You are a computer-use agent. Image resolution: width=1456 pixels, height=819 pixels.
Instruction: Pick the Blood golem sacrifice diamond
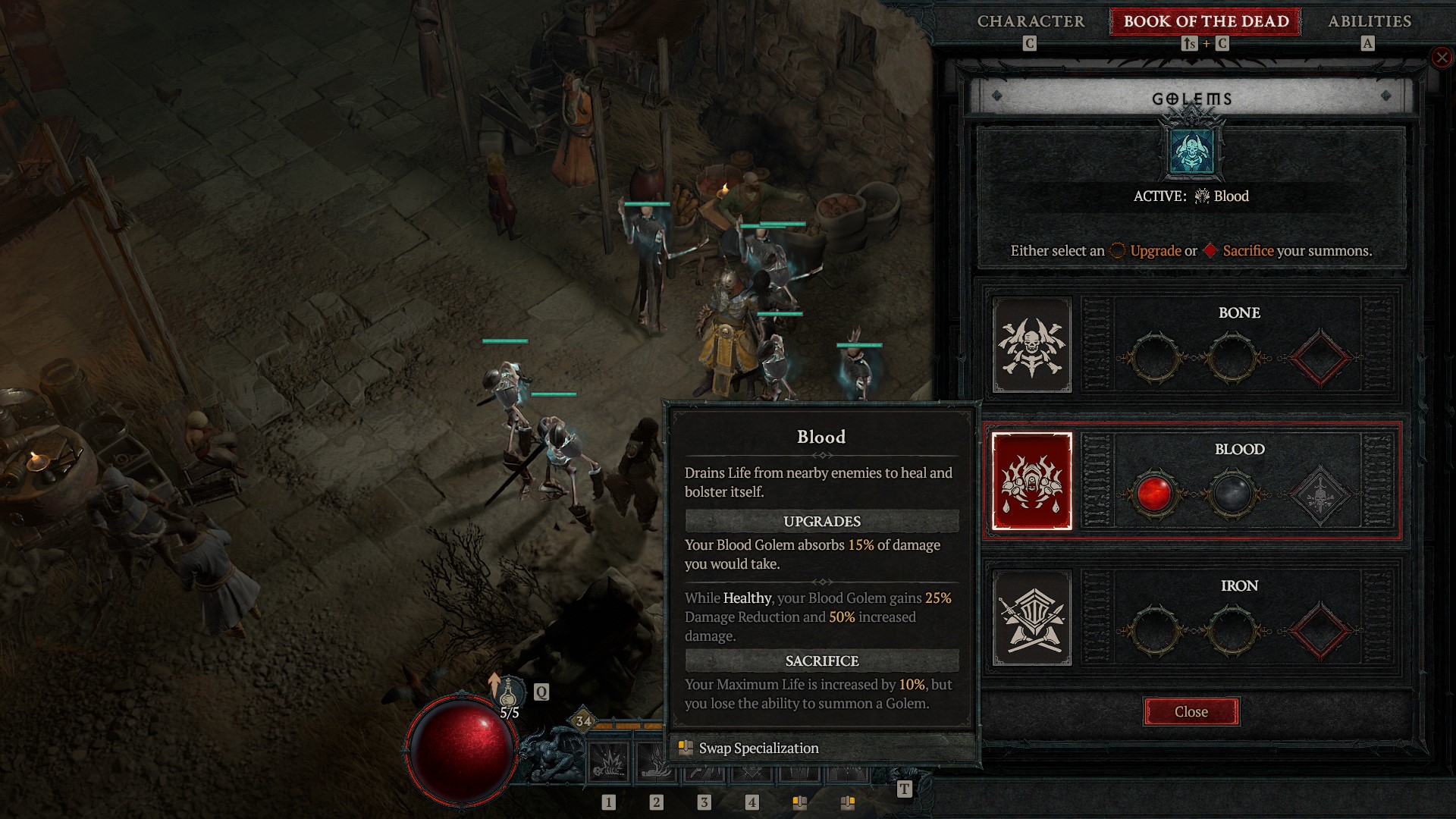pos(1319,494)
